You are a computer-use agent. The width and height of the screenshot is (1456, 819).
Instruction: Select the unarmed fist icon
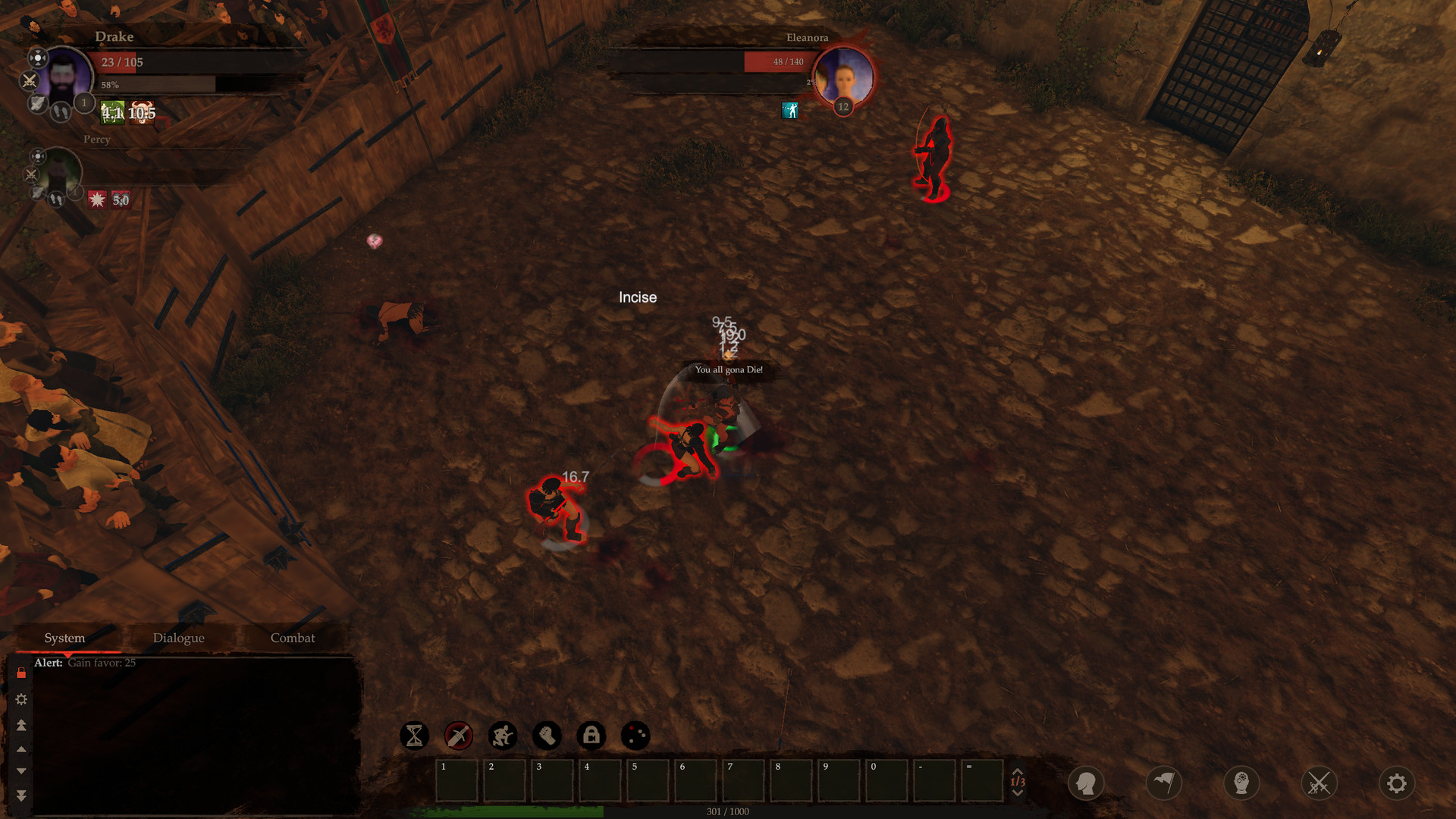[548, 735]
